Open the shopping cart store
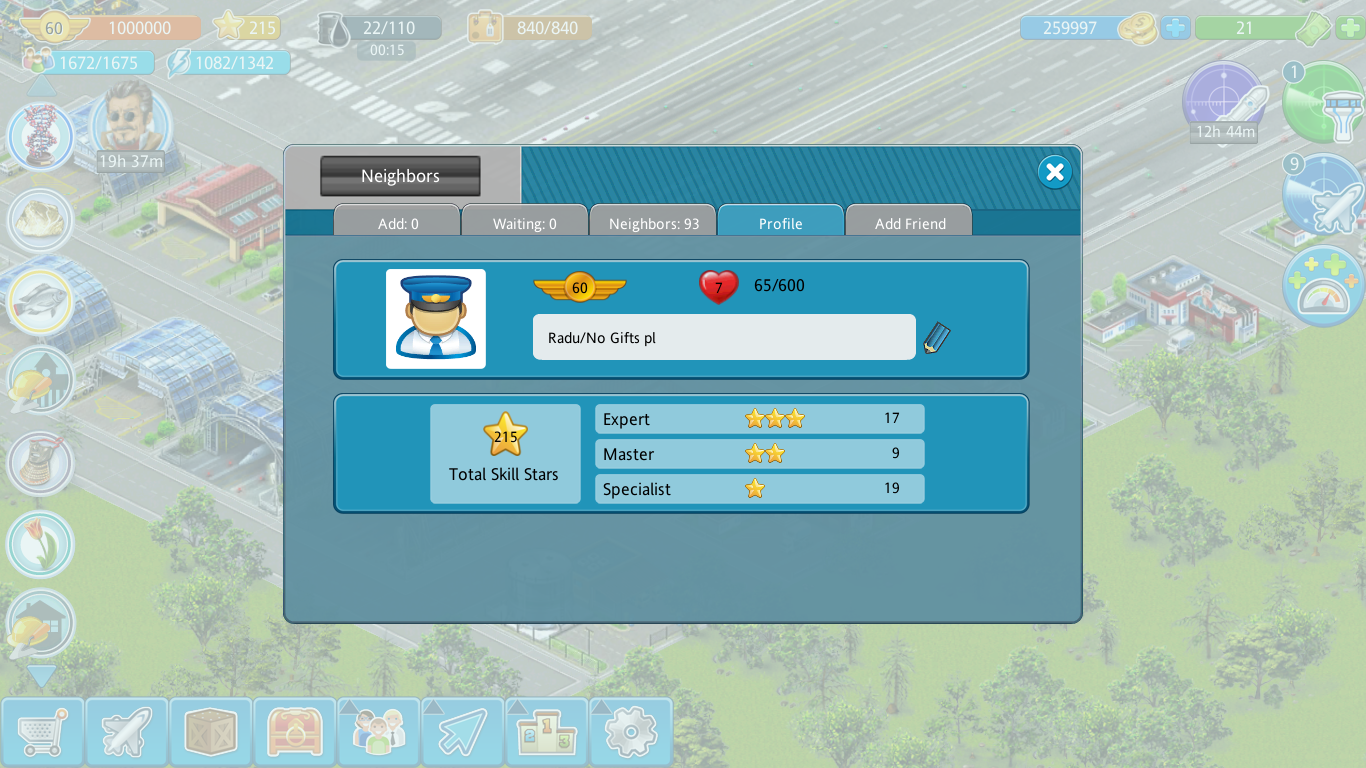Screen dimensions: 1366x768 coord(42,733)
